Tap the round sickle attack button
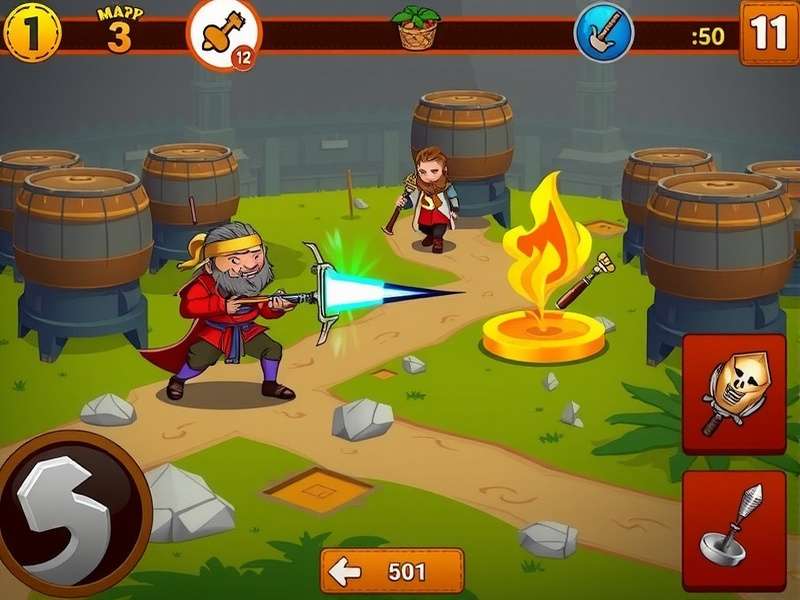The width and height of the screenshot is (800, 600). (70, 513)
